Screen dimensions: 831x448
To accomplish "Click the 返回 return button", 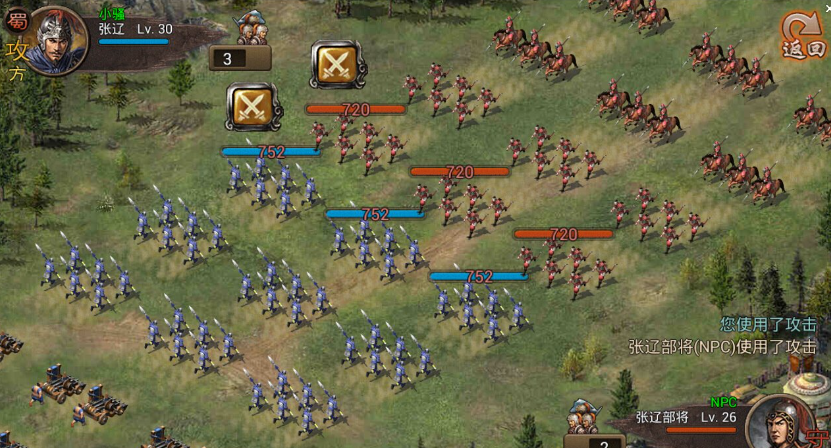I will point(803,37).
